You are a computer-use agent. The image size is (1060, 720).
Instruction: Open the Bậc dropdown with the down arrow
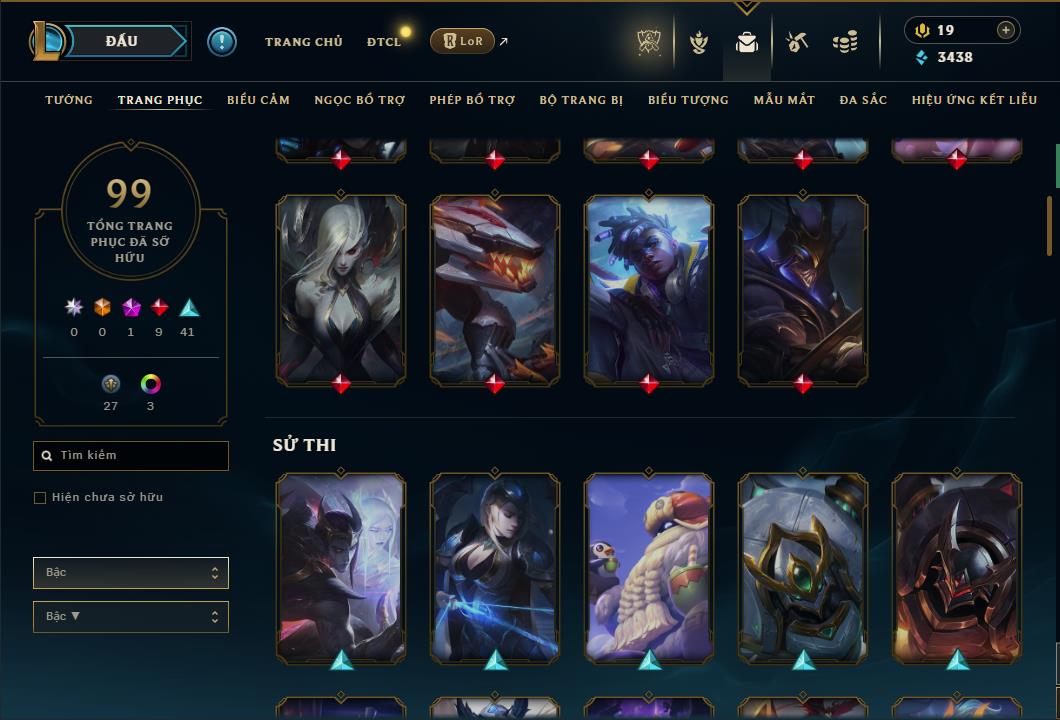131,617
